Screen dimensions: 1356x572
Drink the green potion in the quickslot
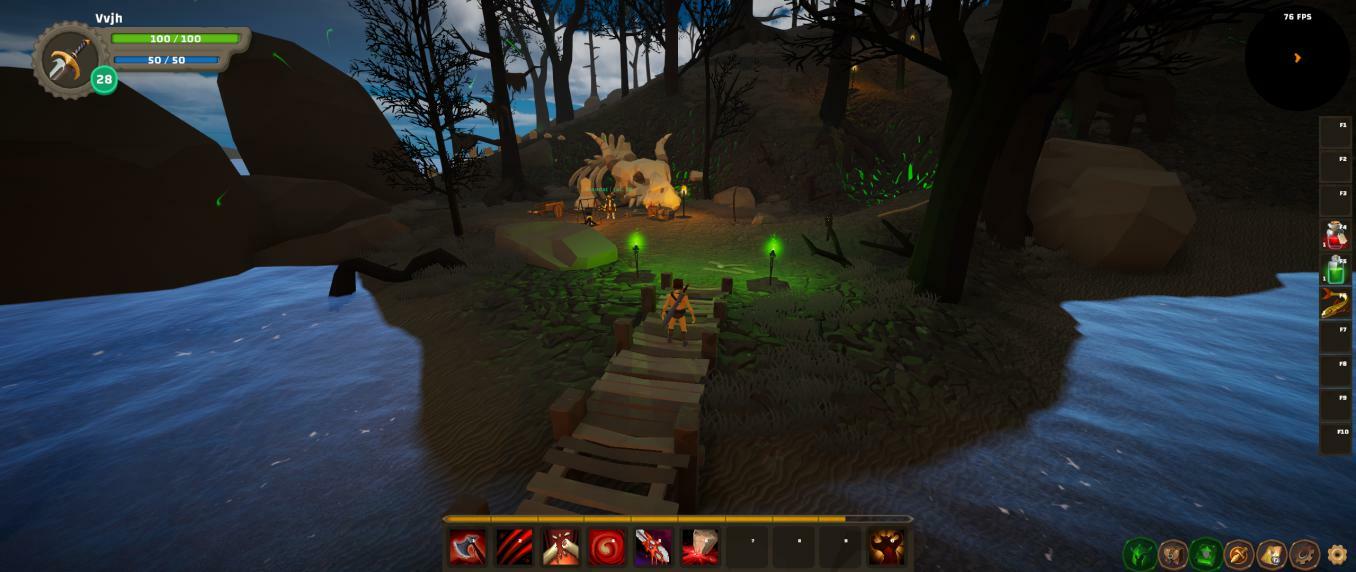coord(1335,269)
